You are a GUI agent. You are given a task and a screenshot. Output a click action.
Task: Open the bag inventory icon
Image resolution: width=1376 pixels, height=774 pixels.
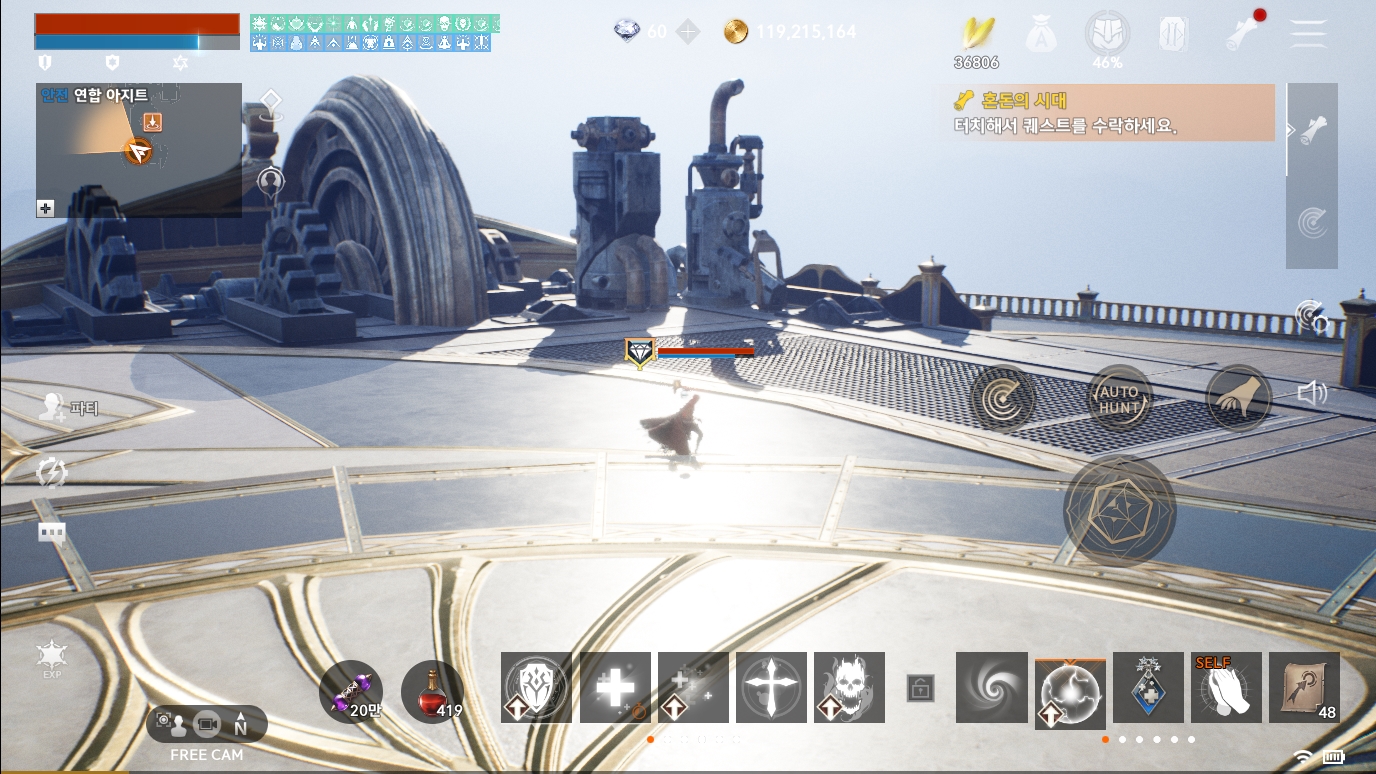coord(1041,34)
